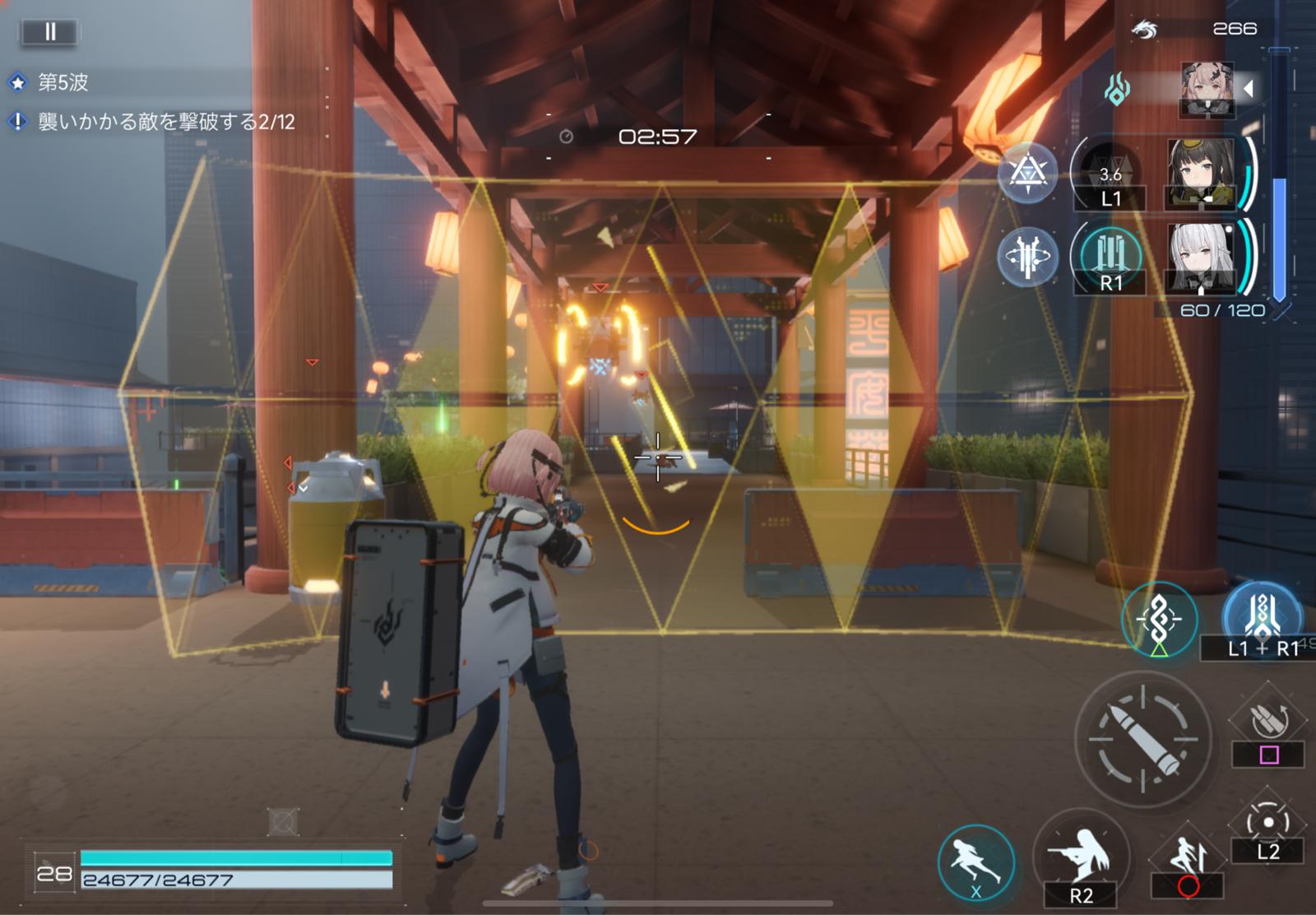Use the teal pillar skill icon

[x=1110, y=256]
